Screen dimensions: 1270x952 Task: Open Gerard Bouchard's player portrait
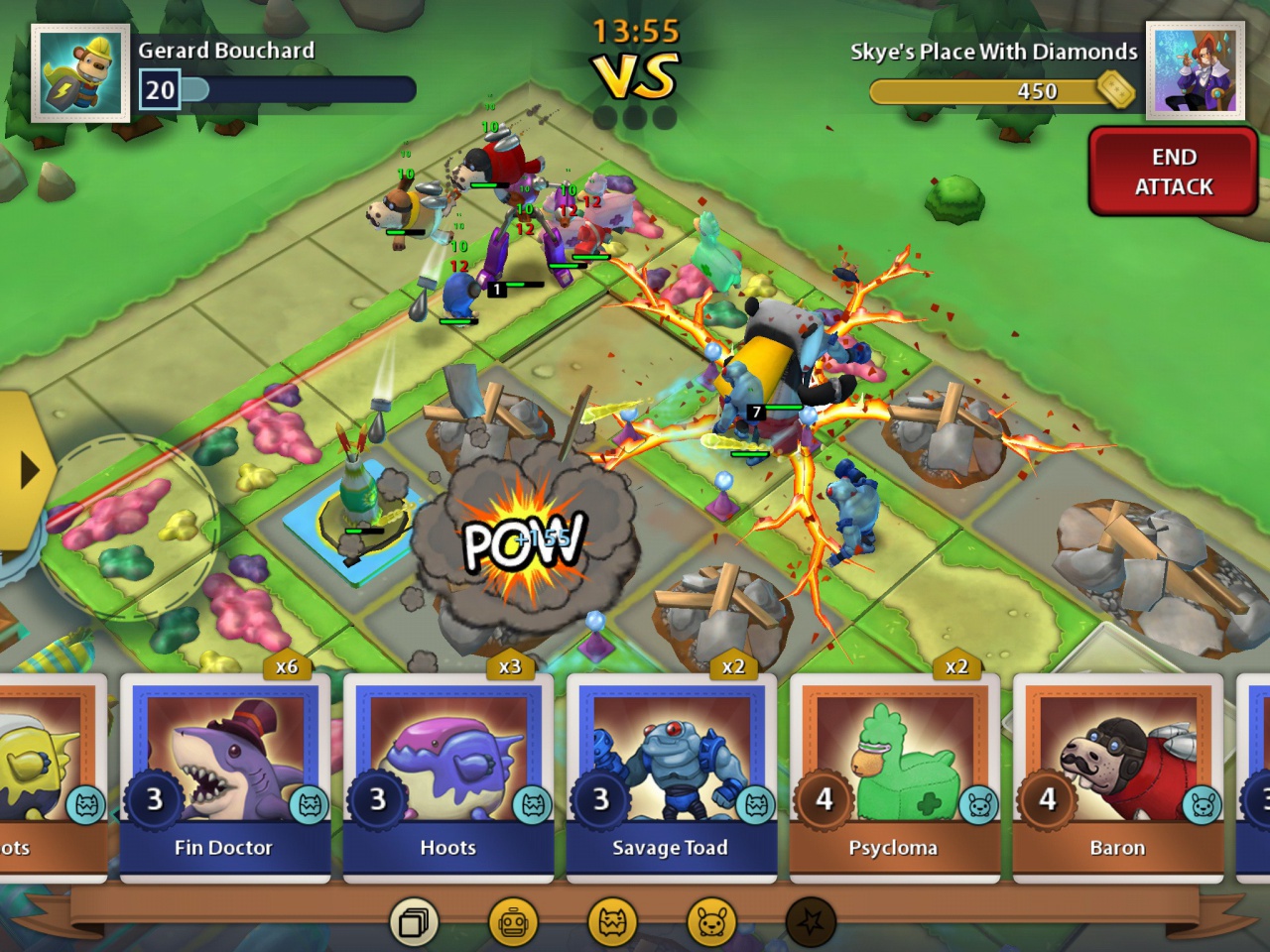tap(80, 73)
